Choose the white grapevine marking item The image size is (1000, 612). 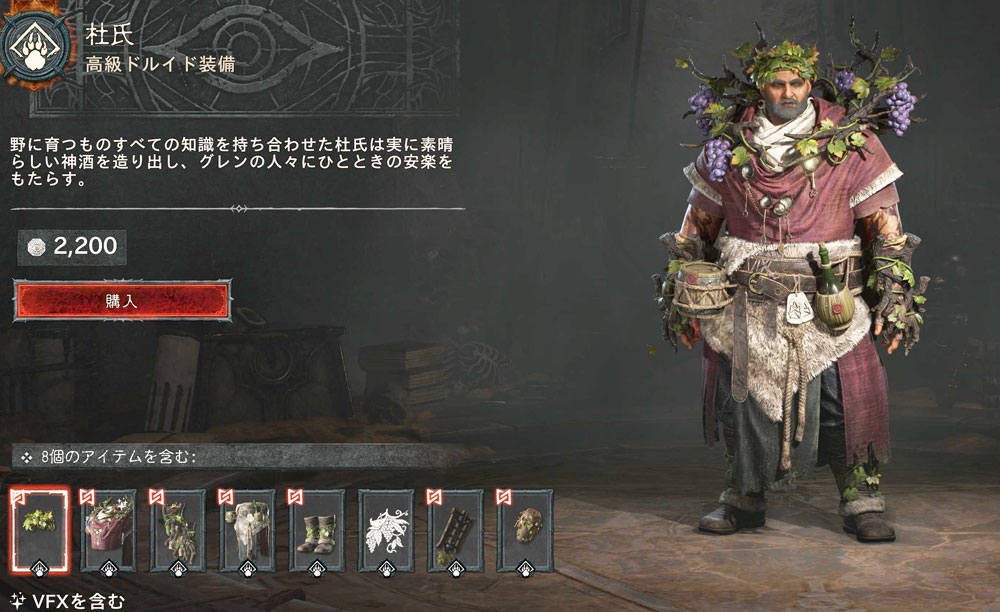[x=386, y=529]
